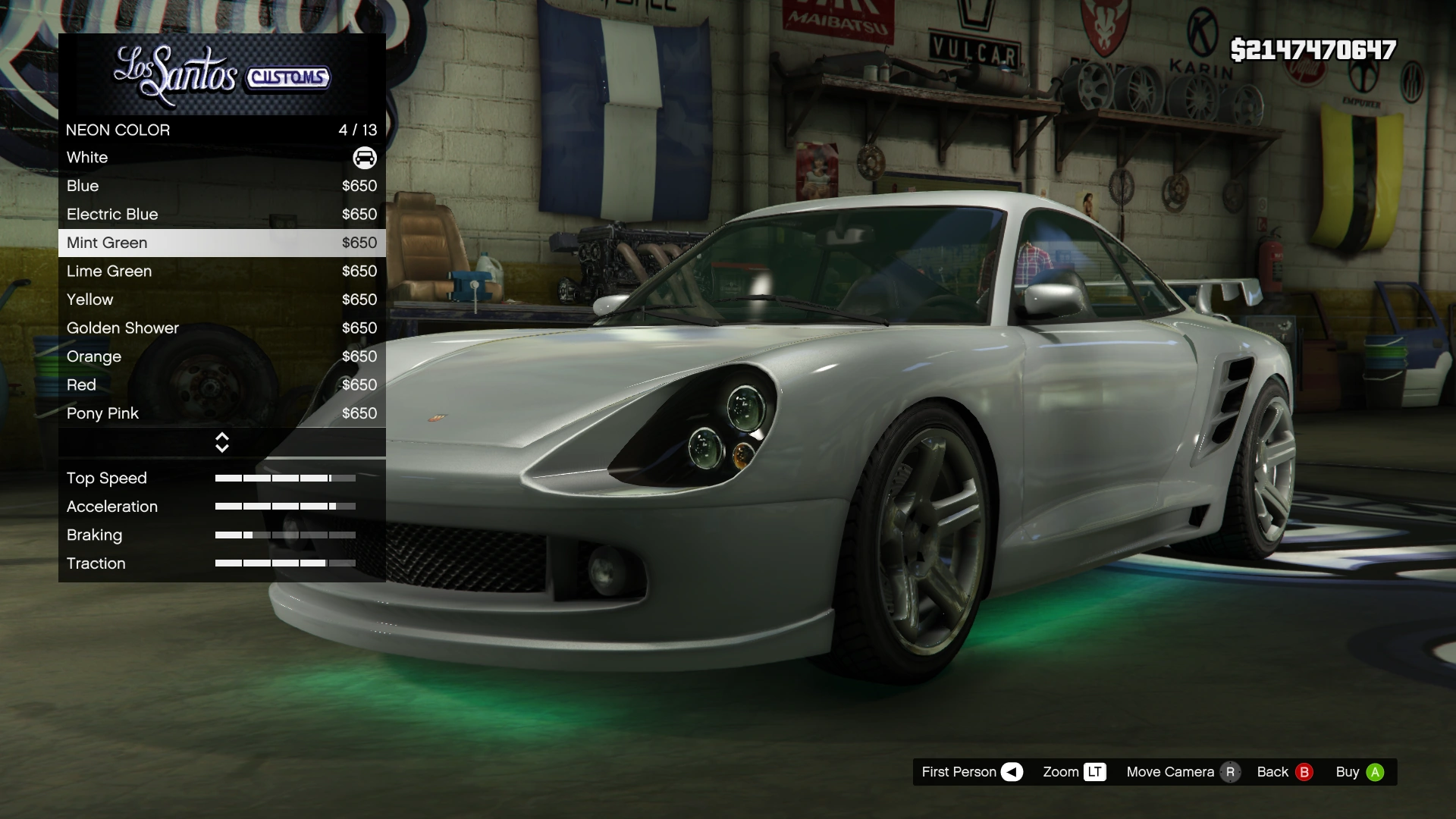
Task: Pick the Golden Shower neon color
Action: [221, 328]
